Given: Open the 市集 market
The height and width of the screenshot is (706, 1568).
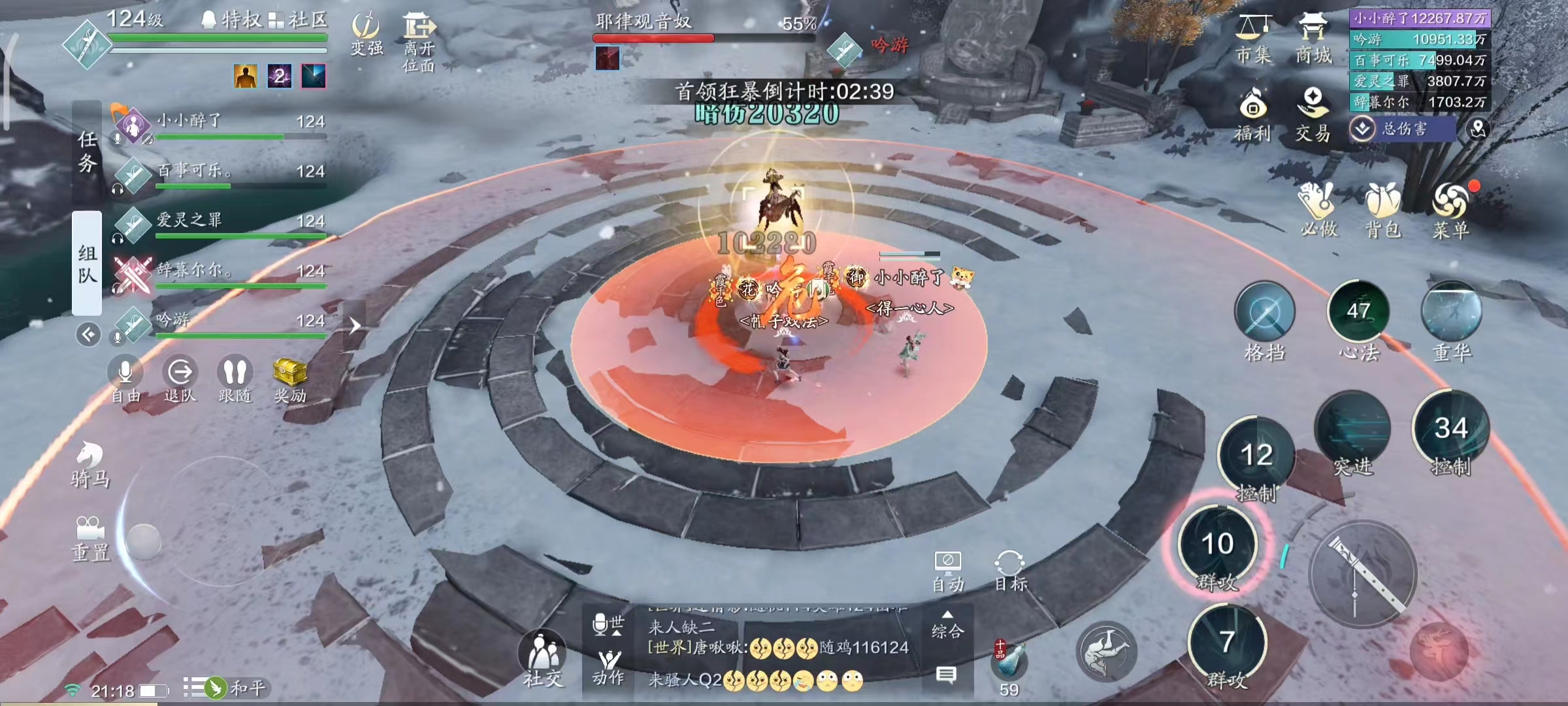Looking at the screenshot, I should [x=1253, y=39].
